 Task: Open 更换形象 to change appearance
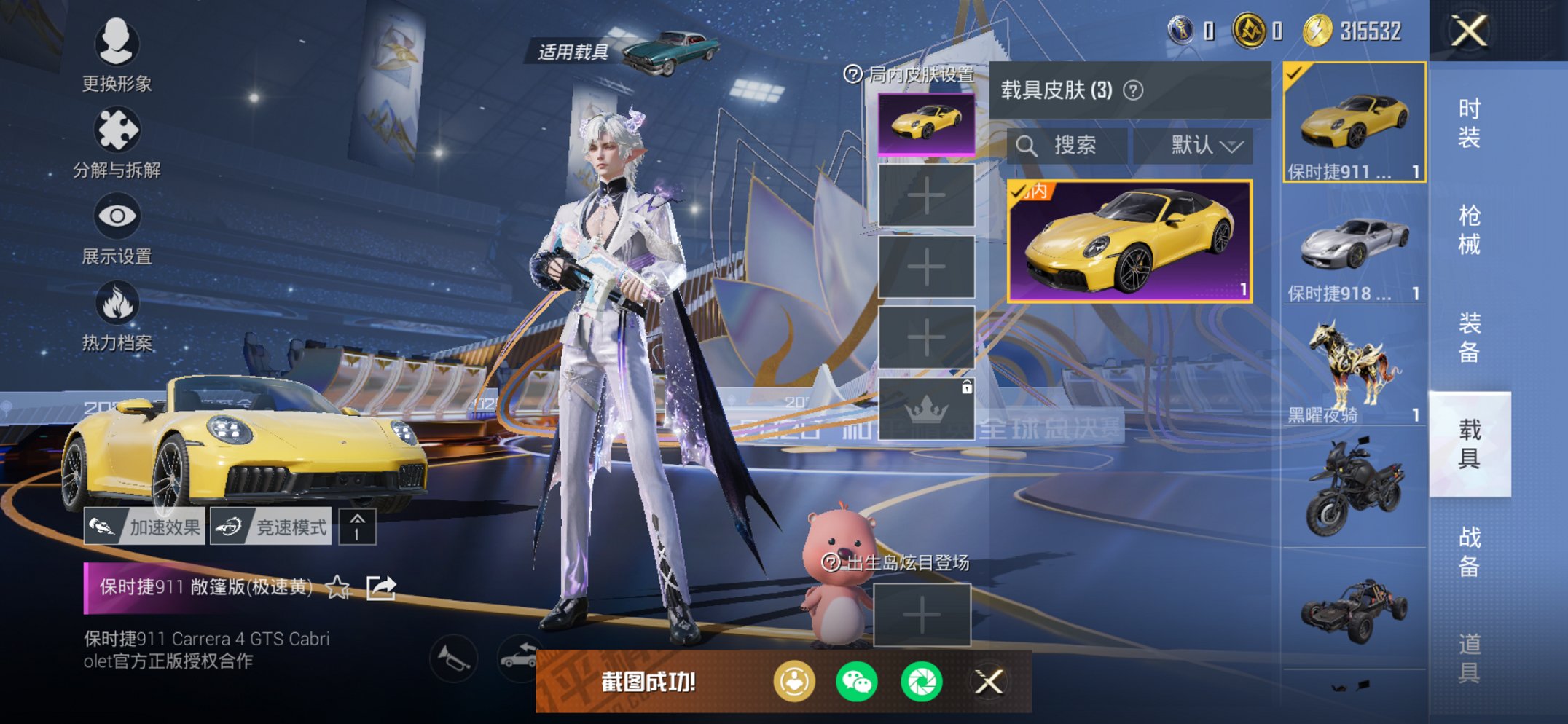coord(117,46)
